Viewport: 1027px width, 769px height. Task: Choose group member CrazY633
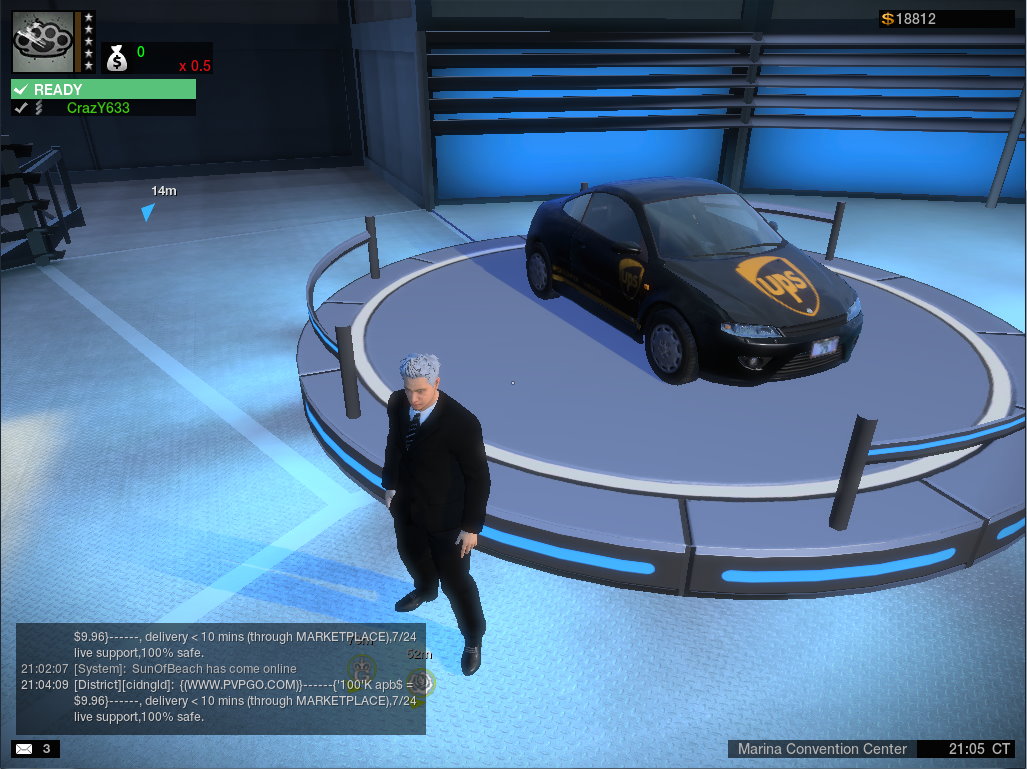98,108
